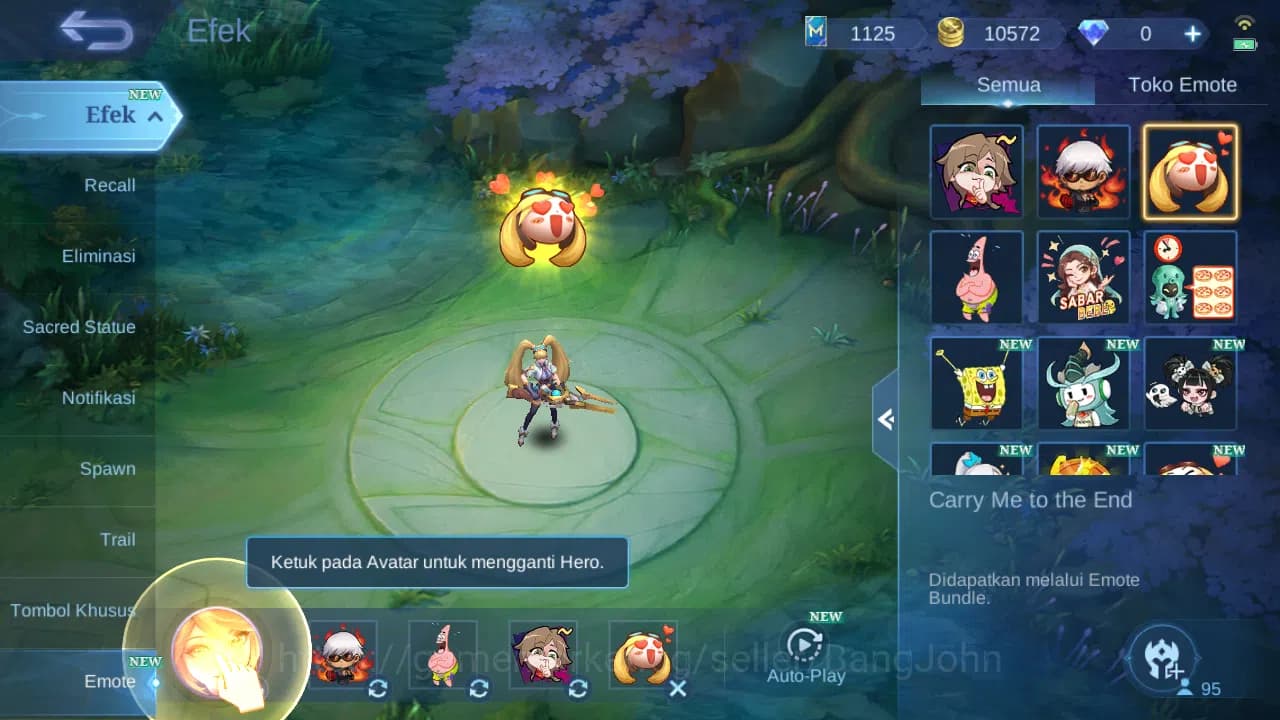Screen dimensions: 1280x720
Task: Remove the heart-eyes emote with its X
Action: [x=678, y=689]
